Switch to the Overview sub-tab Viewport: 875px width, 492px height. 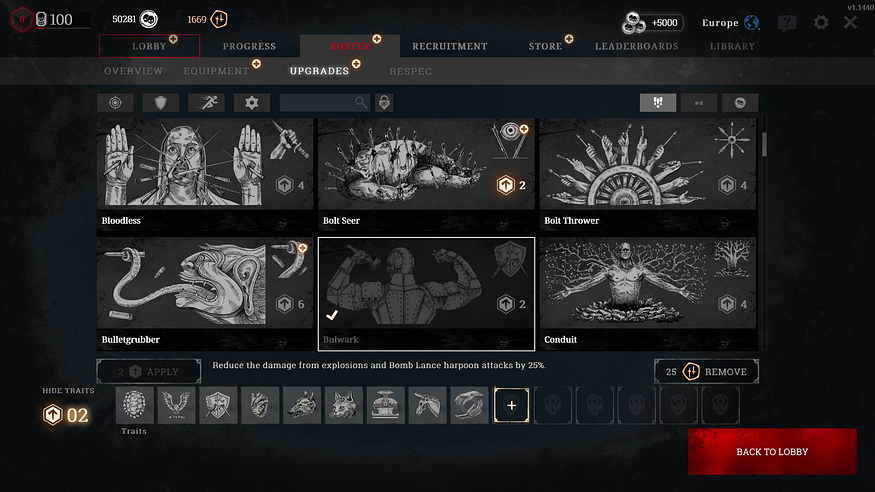click(133, 71)
